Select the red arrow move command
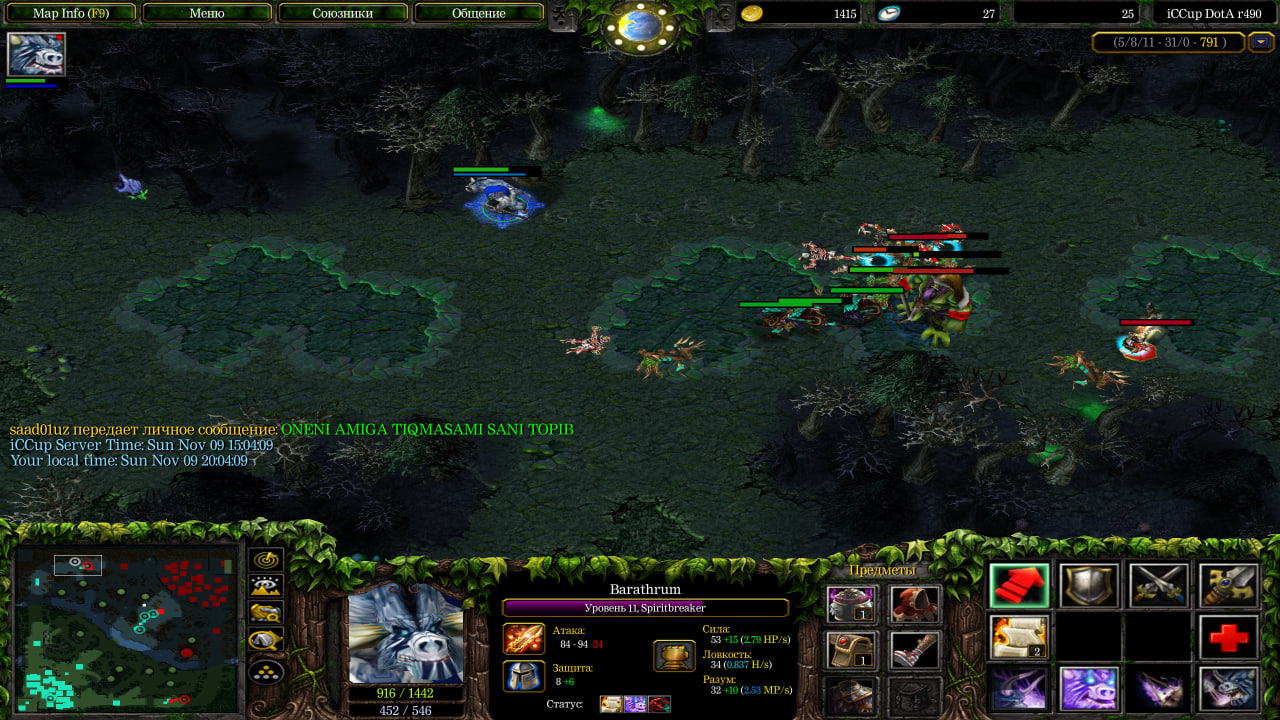Viewport: 1280px width, 720px height. coord(1019,586)
